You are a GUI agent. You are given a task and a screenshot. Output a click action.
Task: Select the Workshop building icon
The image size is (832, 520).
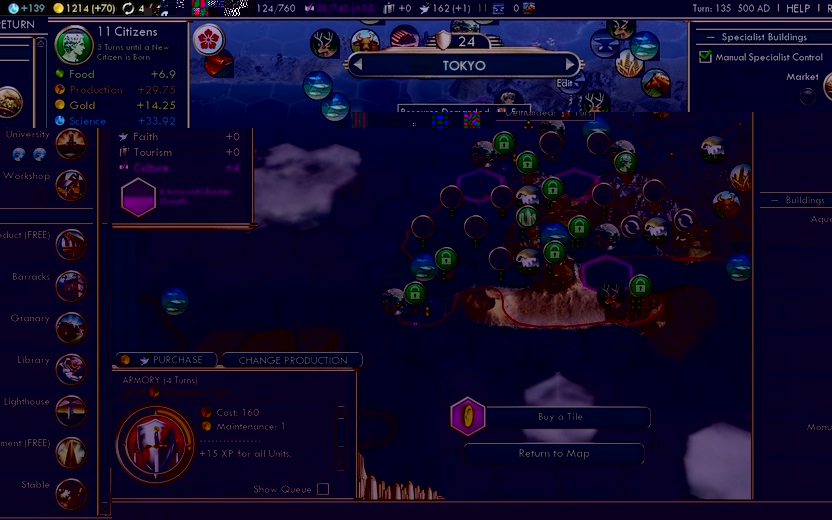(70, 185)
